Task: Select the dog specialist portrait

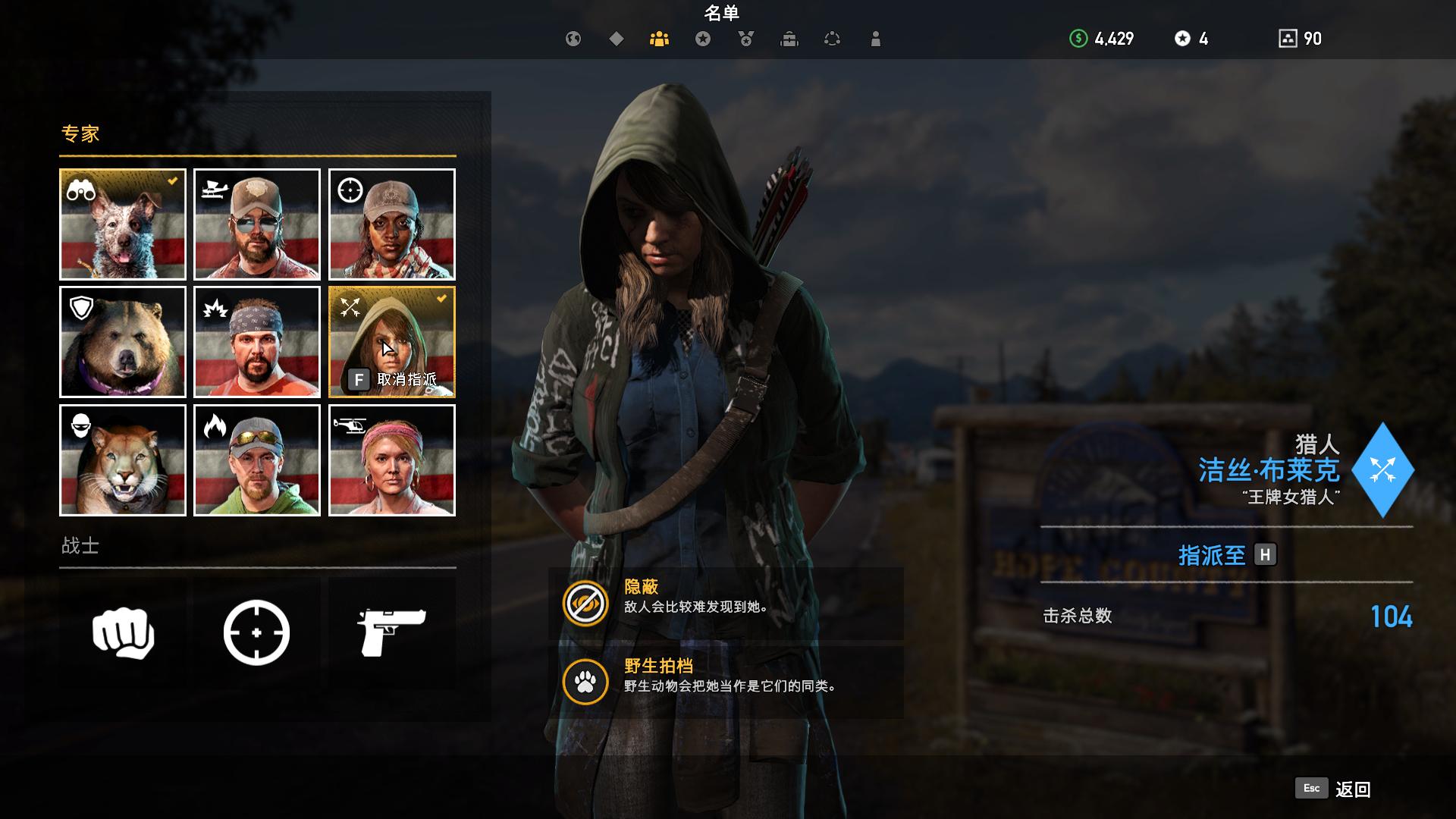Action: point(123,224)
